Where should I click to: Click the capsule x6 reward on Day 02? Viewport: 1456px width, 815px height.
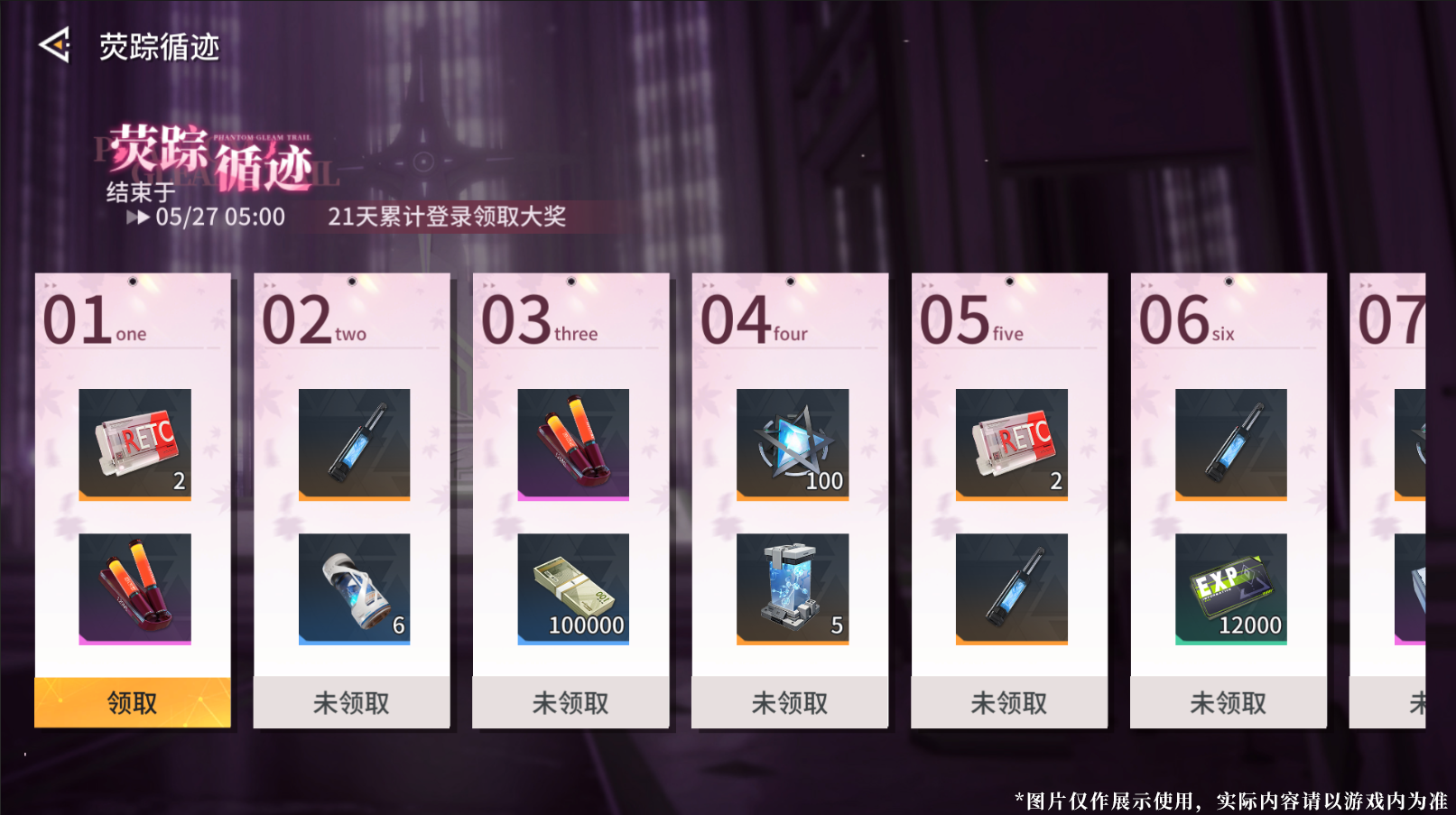351,588
